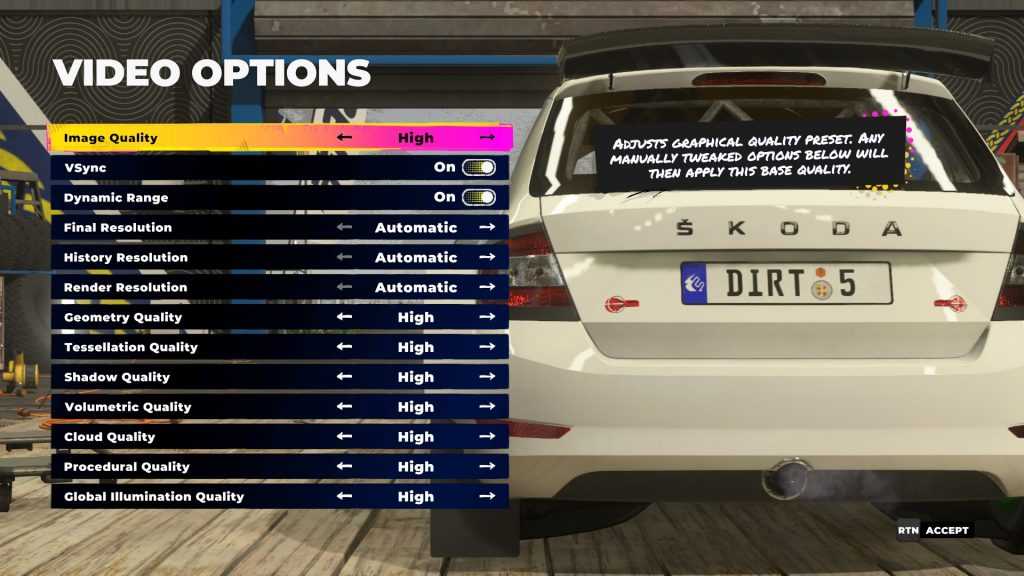Reduce Cloud Quality with left arrow
Screen dimensions: 1024x576
click(345, 437)
